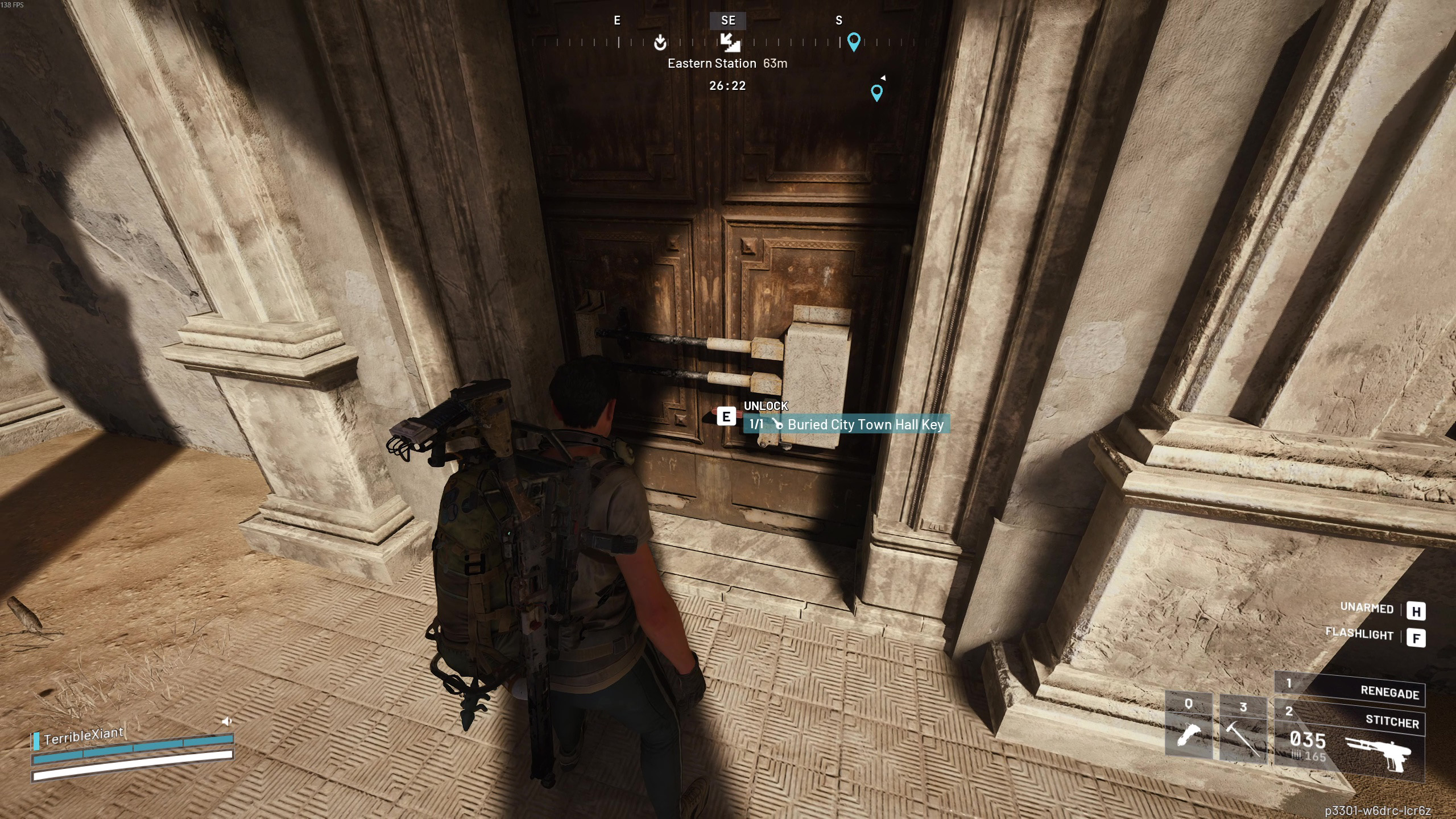Viewport: 1456px width, 819px height.
Task: Select the Buried City Town Hall Key prompt
Action: coord(847,424)
